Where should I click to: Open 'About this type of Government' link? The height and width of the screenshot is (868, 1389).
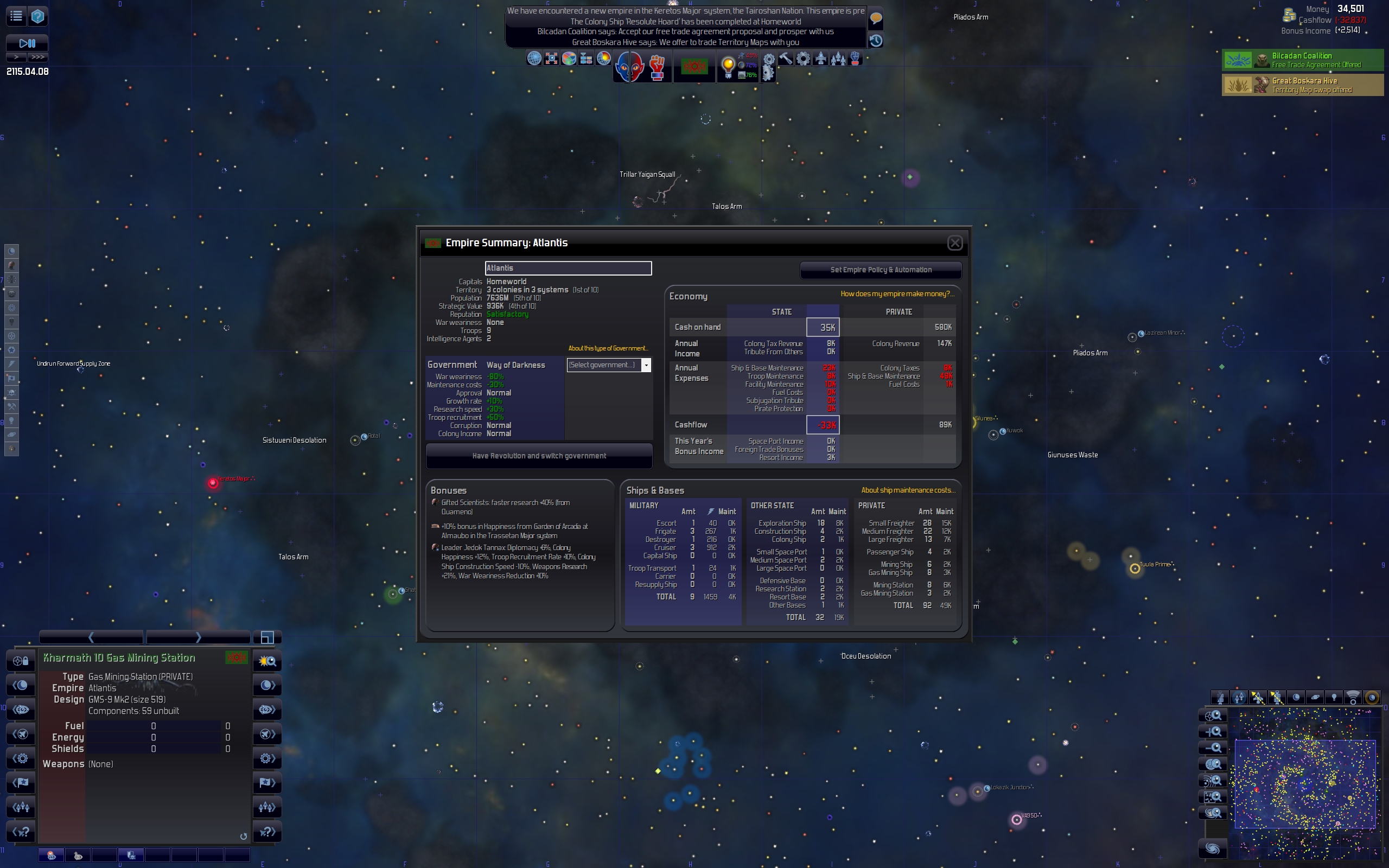[x=607, y=348]
